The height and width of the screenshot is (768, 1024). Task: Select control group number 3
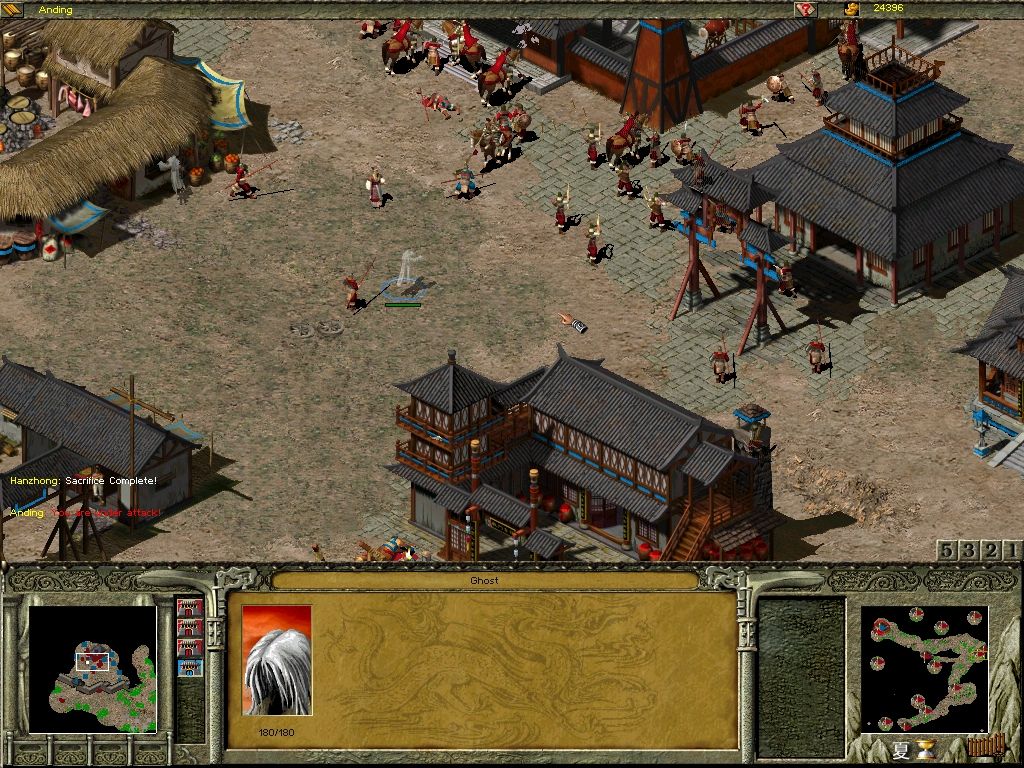click(969, 550)
